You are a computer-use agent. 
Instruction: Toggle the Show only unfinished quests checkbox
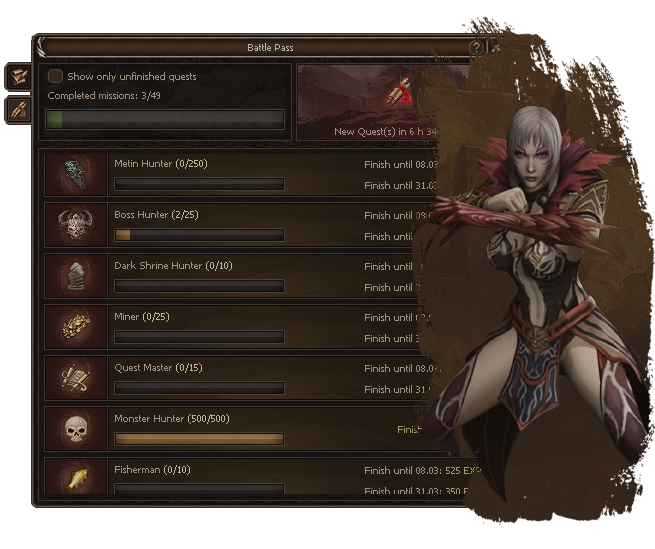tap(55, 76)
